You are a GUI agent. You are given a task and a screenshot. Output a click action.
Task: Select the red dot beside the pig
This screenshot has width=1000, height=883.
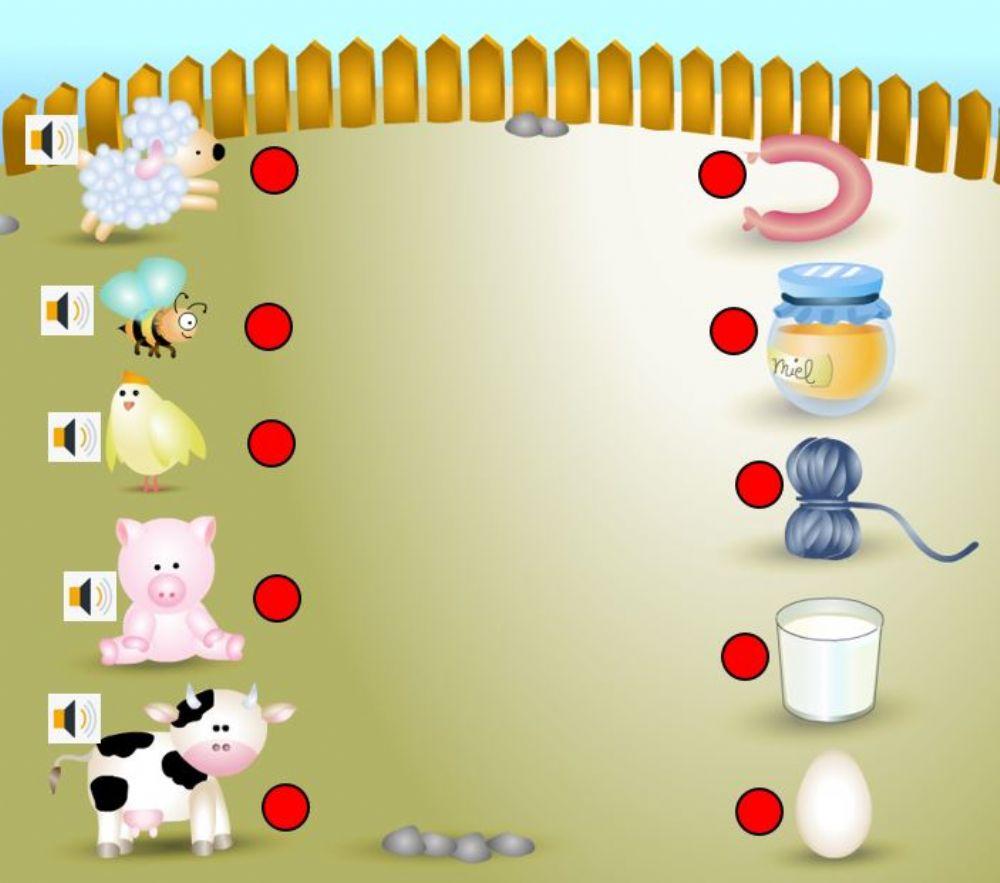click(x=277, y=598)
